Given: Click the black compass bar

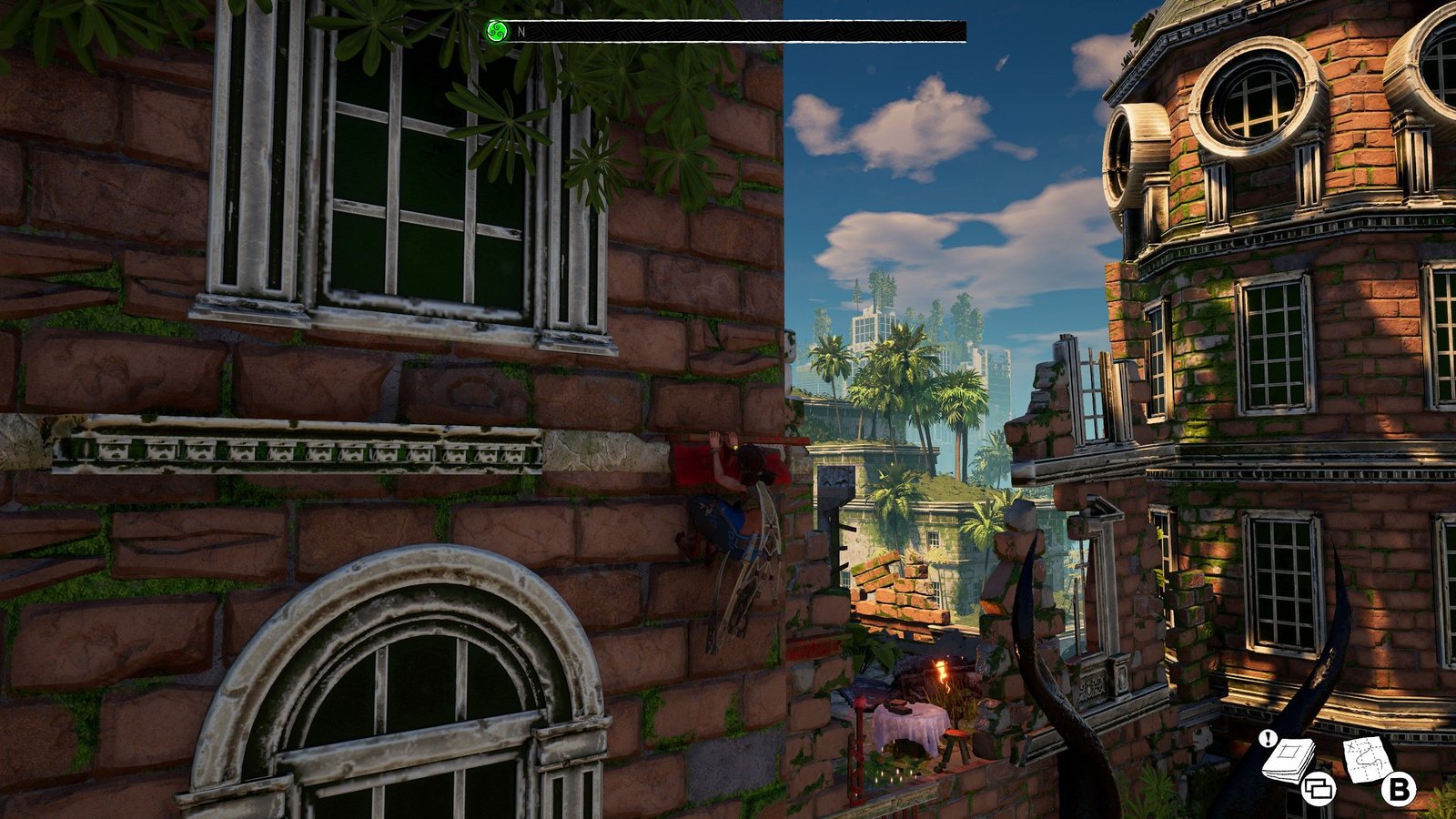Looking at the screenshot, I should [735, 32].
